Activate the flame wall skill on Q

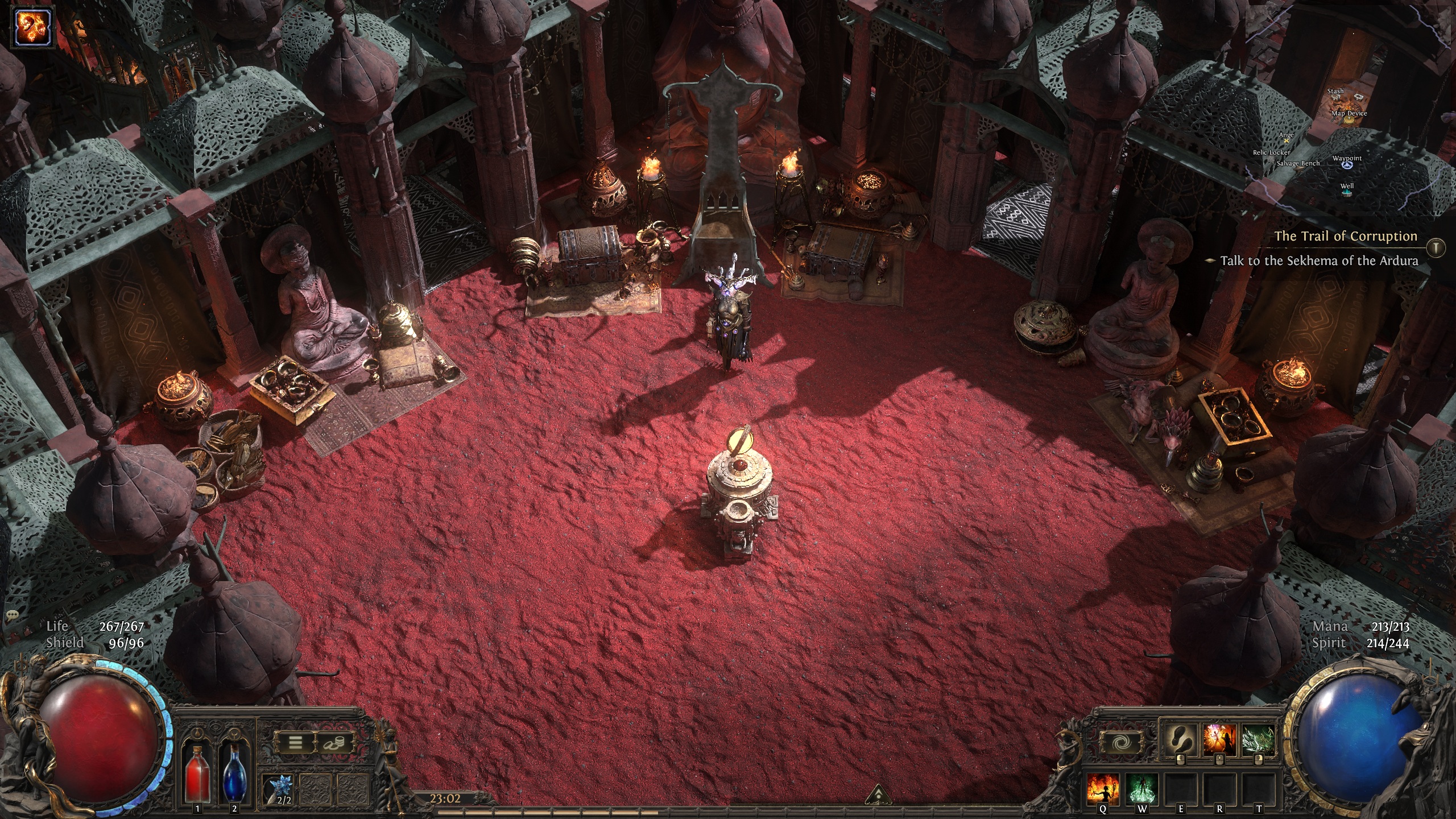click(x=1103, y=790)
